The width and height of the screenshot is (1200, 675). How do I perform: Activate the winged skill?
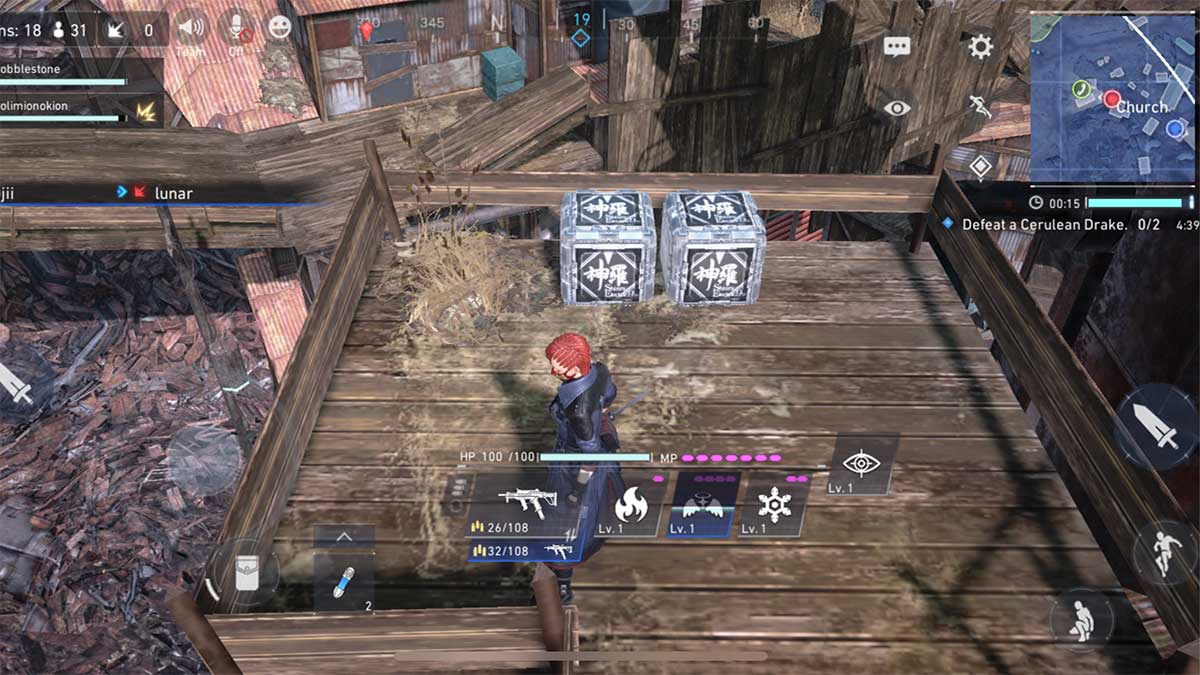(x=704, y=505)
